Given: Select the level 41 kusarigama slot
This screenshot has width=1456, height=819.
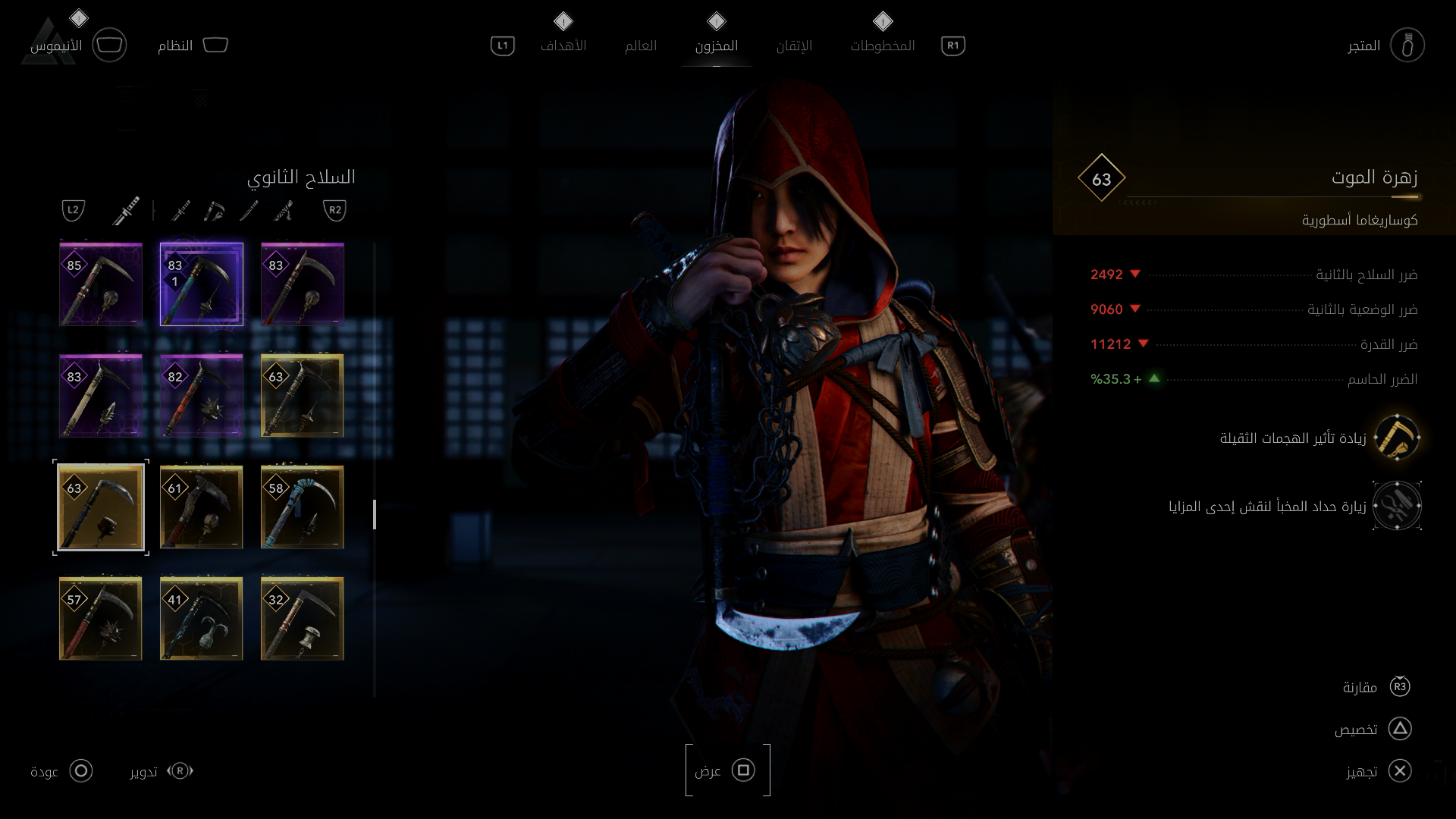Looking at the screenshot, I should tap(202, 619).
